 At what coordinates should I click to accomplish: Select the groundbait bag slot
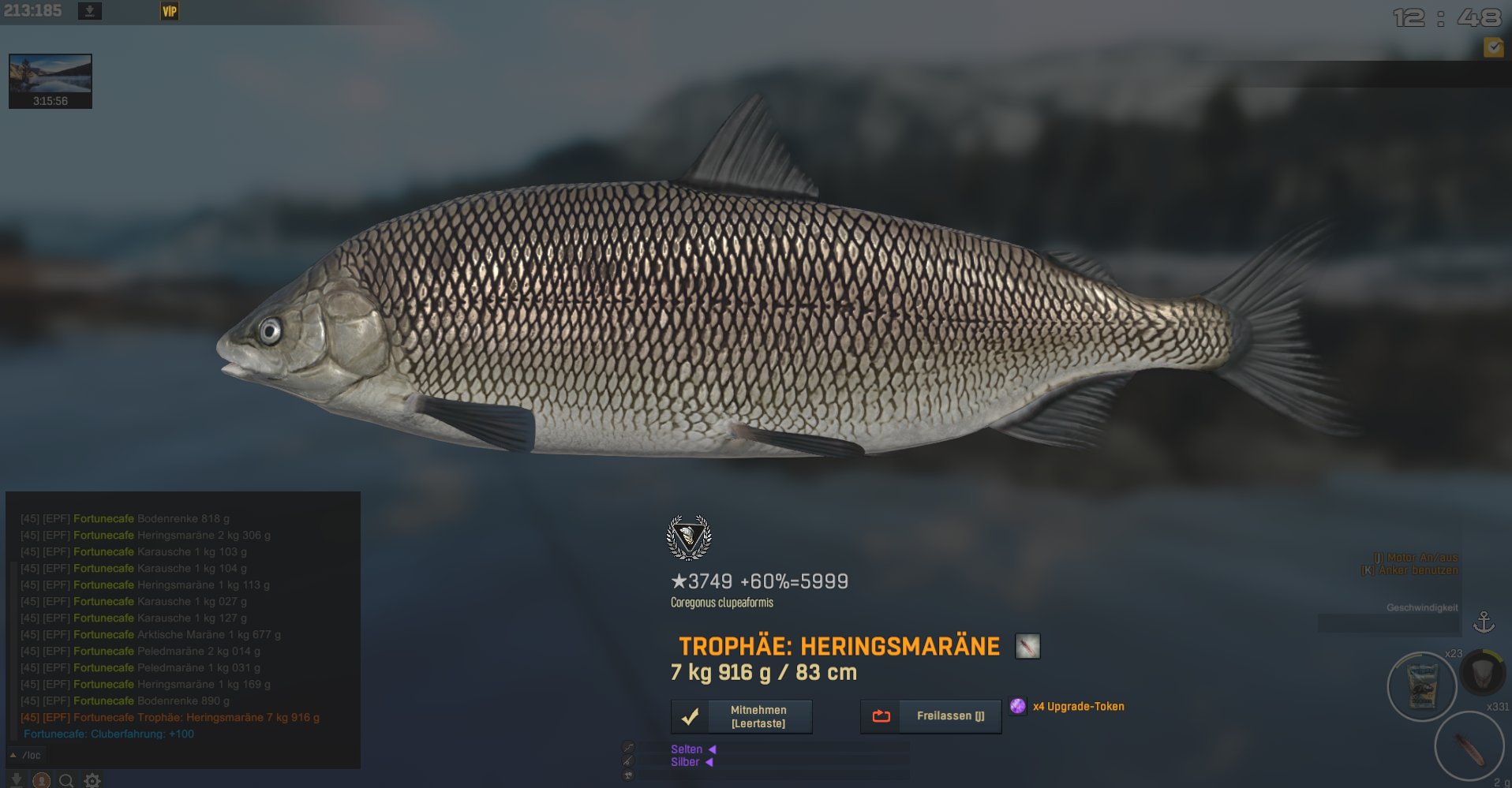point(1422,686)
